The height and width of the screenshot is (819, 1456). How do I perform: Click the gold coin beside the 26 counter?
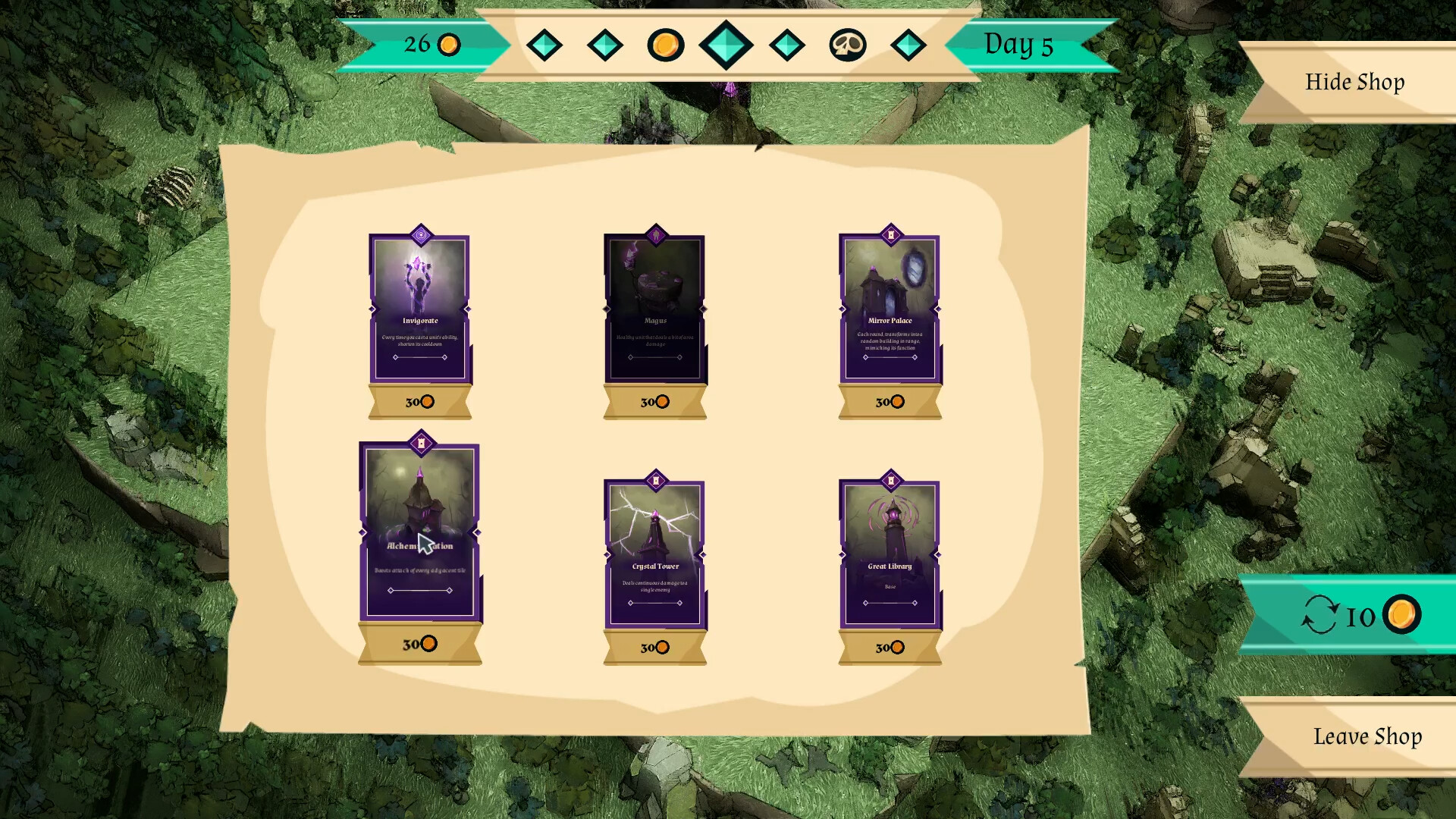(x=449, y=45)
